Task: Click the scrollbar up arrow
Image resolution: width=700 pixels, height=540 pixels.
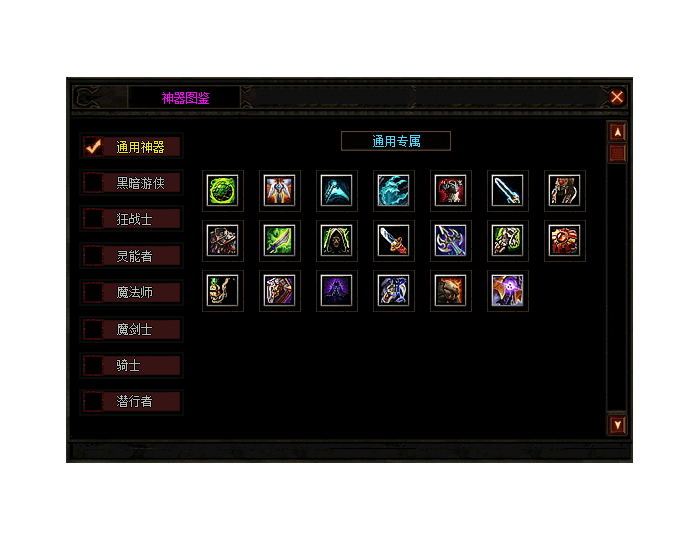Action: tap(618, 132)
